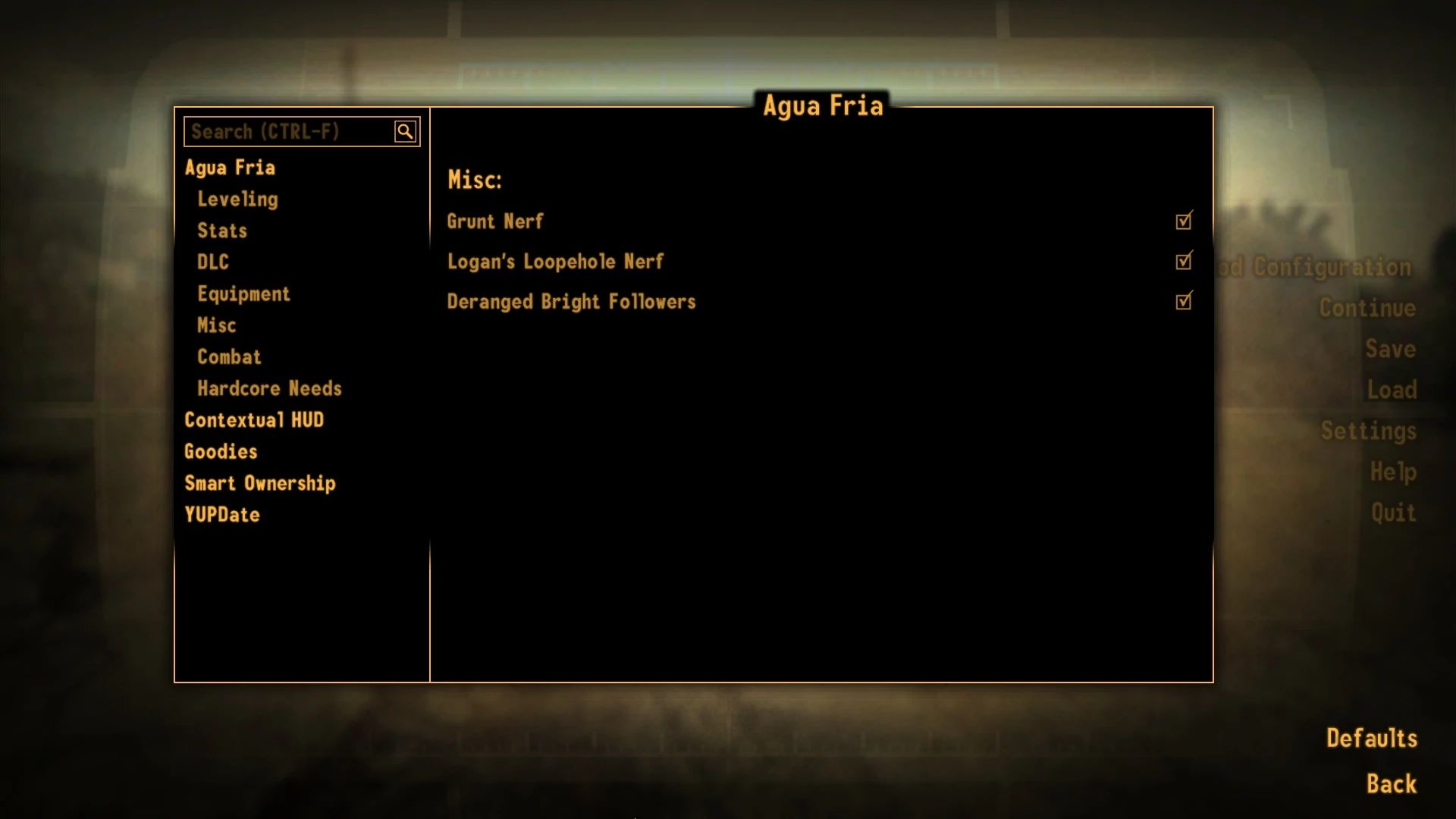Click the Settings menu entry
The height and width of the screenshot is (819, 1456).
(x=1367, y=430)
